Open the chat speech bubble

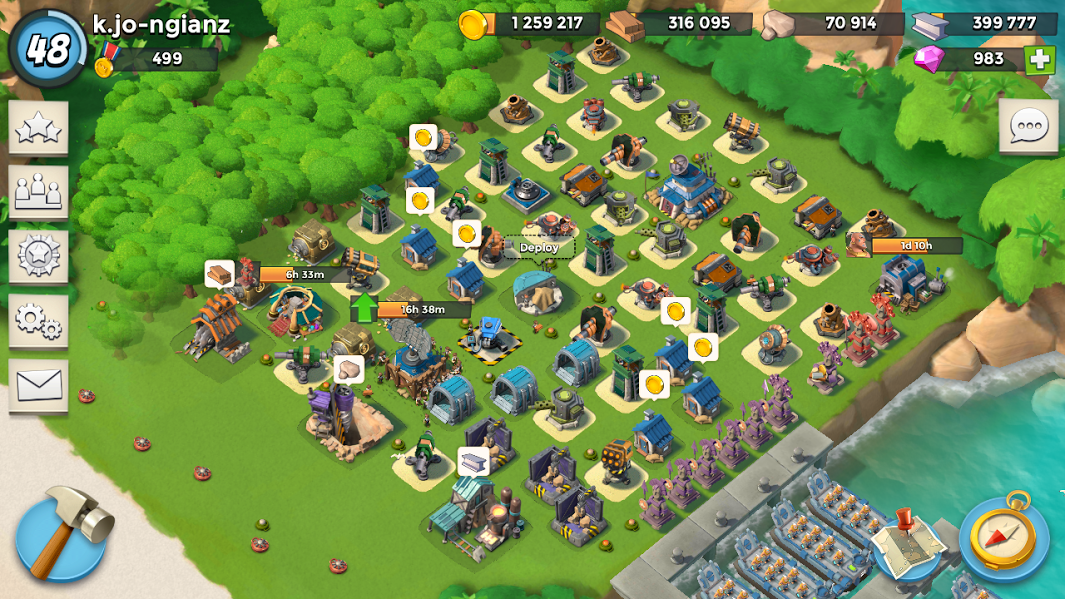tap(1028, 127)
